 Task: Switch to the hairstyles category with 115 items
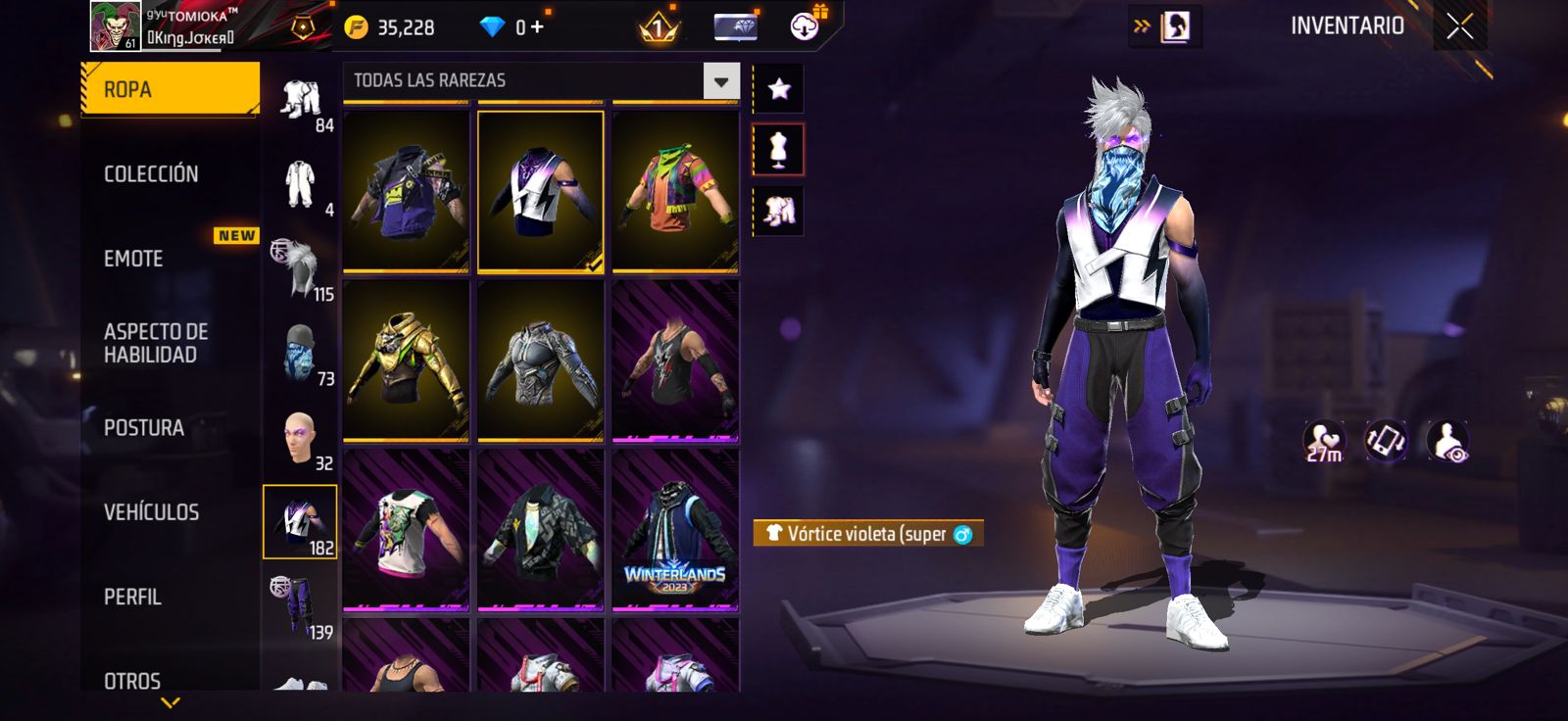pos(300,268)
